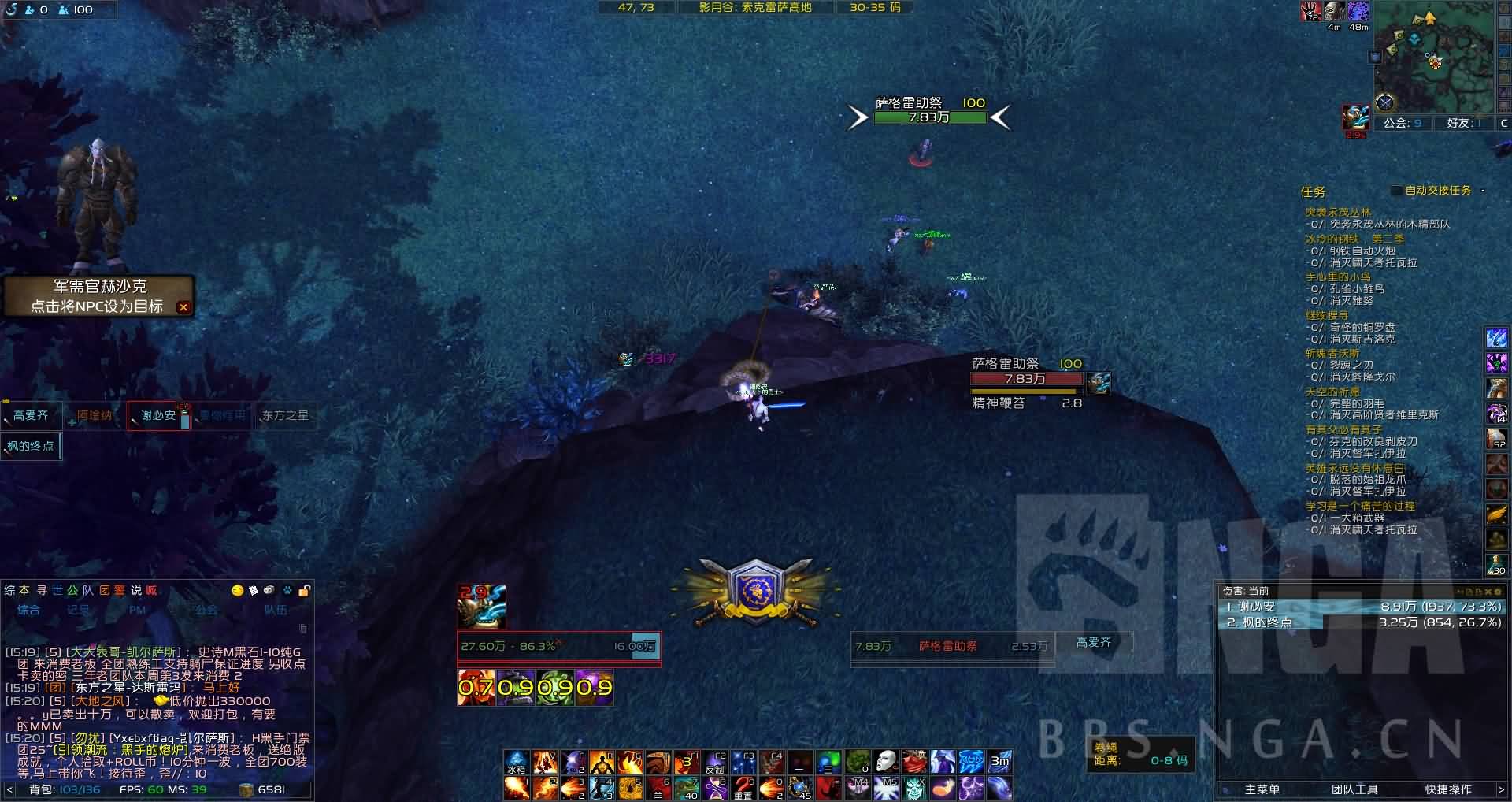Toggle the chat lock icon
This screenshot has height=802, width=1512.
pyautogui.click(x=304, y=590)
